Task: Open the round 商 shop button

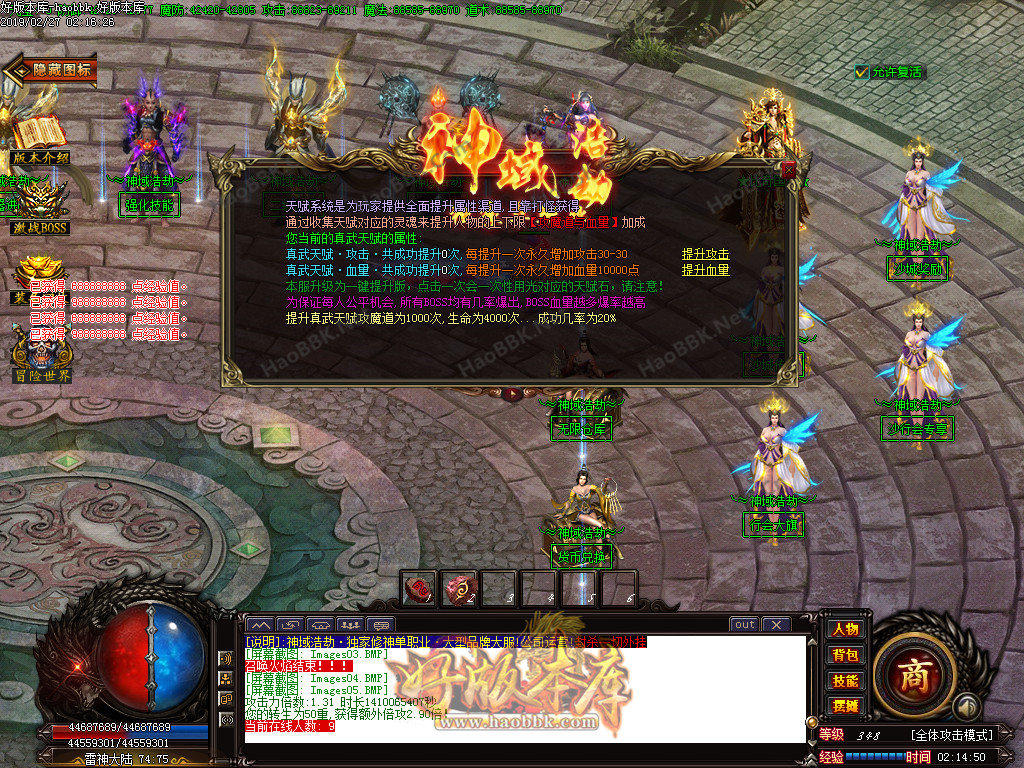Action: (x=912, y=671)
